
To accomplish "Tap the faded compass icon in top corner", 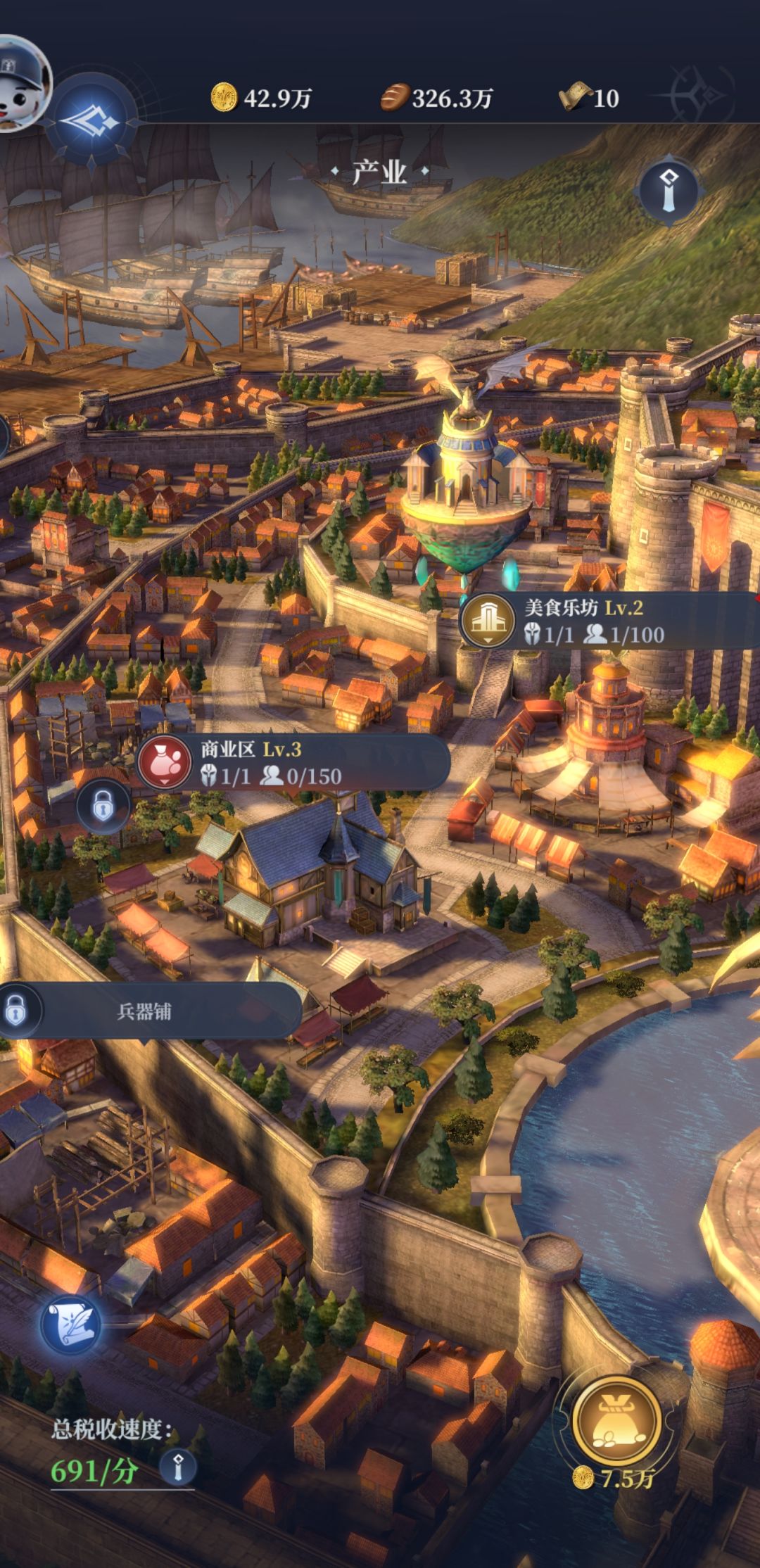I will [699, 95].
